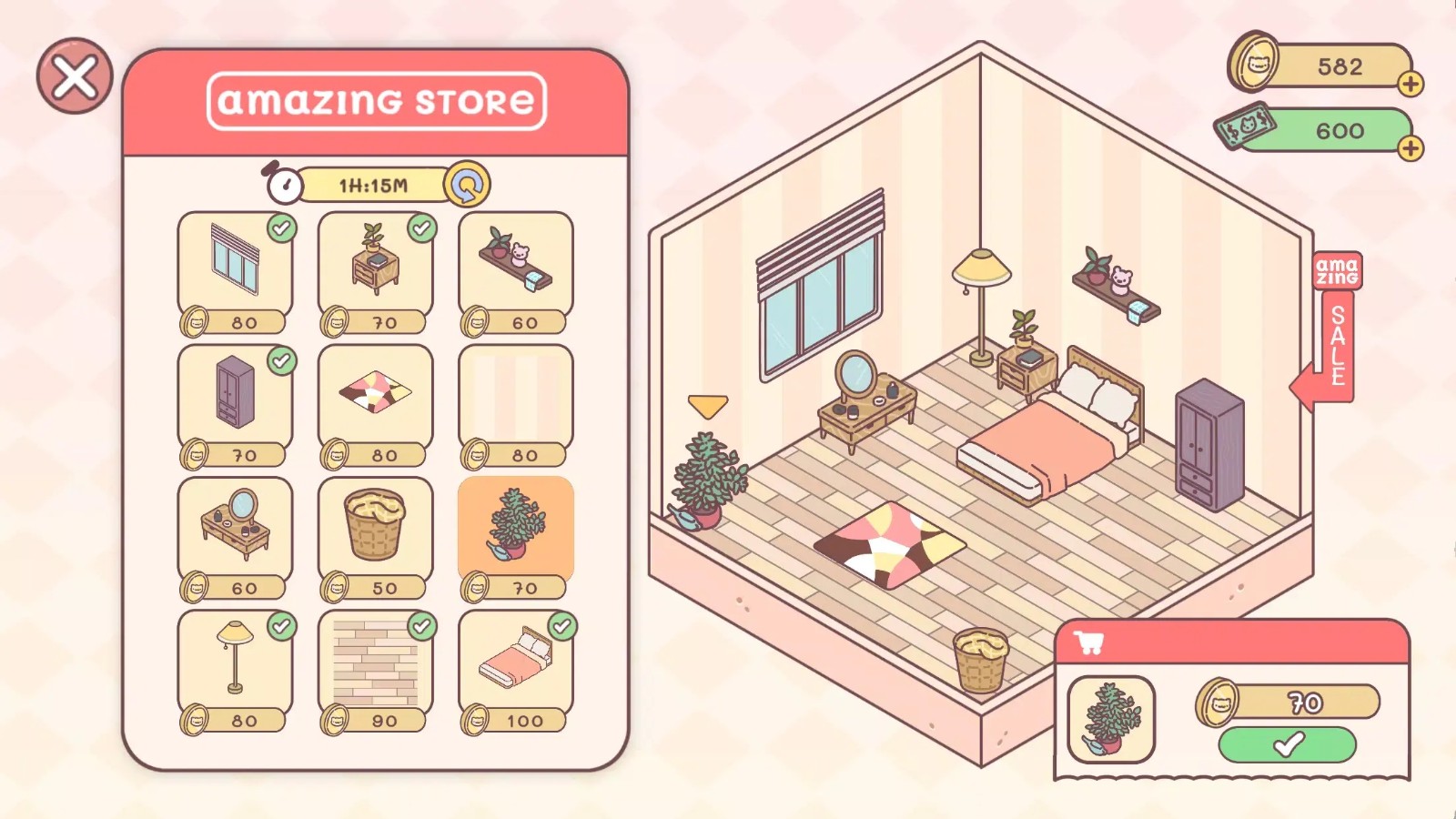Open the Amazing Sale side tab
This screenshot has height=819, width=1456.
tap(1334, 314)
